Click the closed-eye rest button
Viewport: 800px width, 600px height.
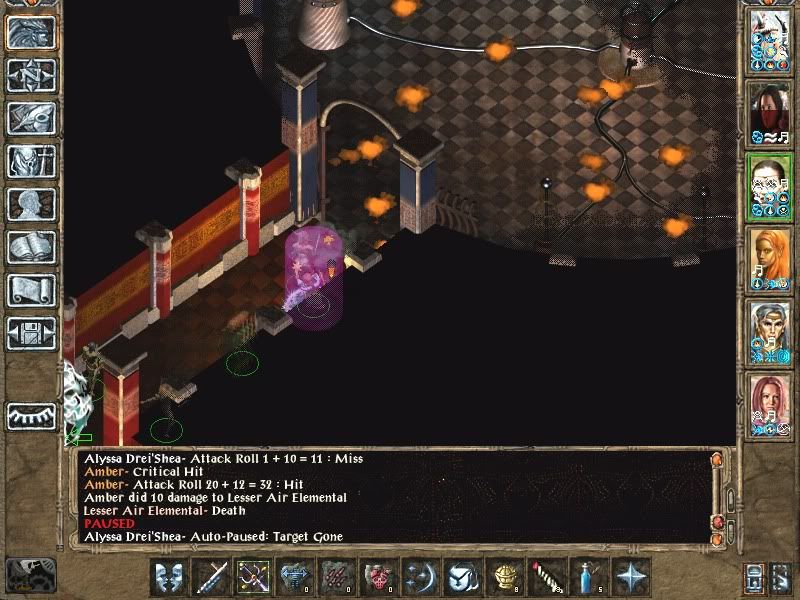coord(31,414)
